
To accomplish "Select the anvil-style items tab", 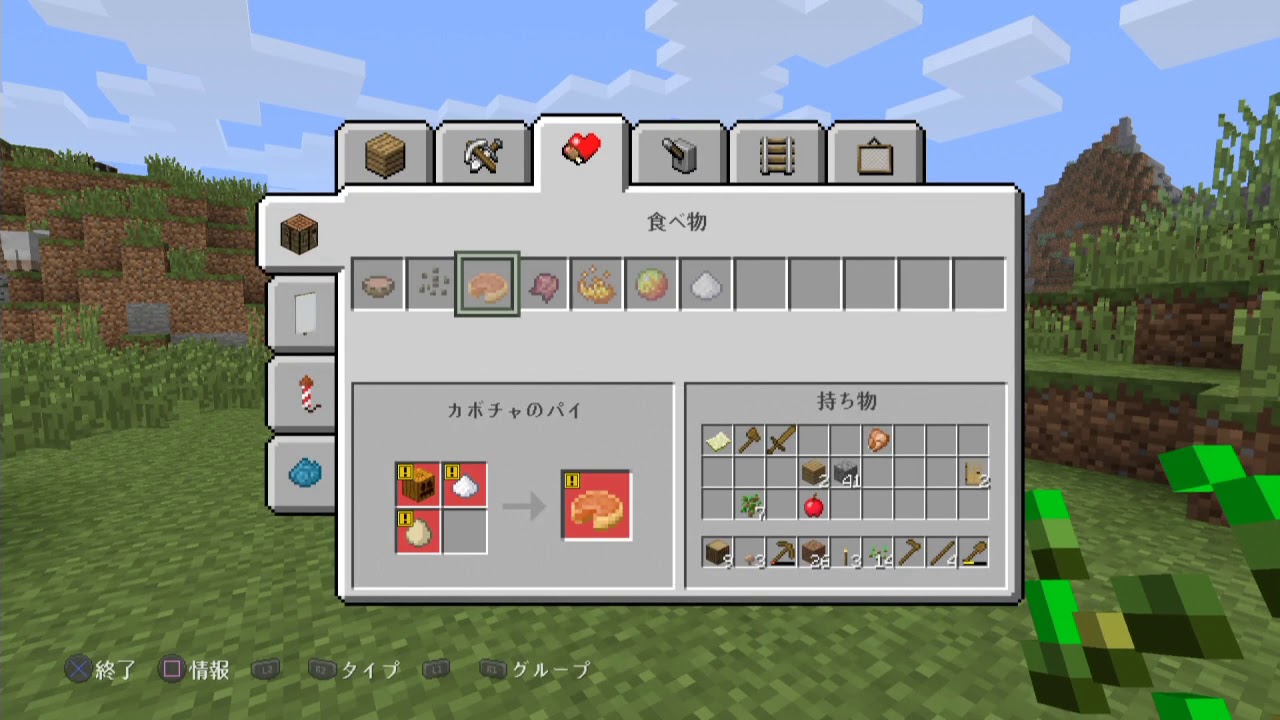I will [x=678, y=152].
